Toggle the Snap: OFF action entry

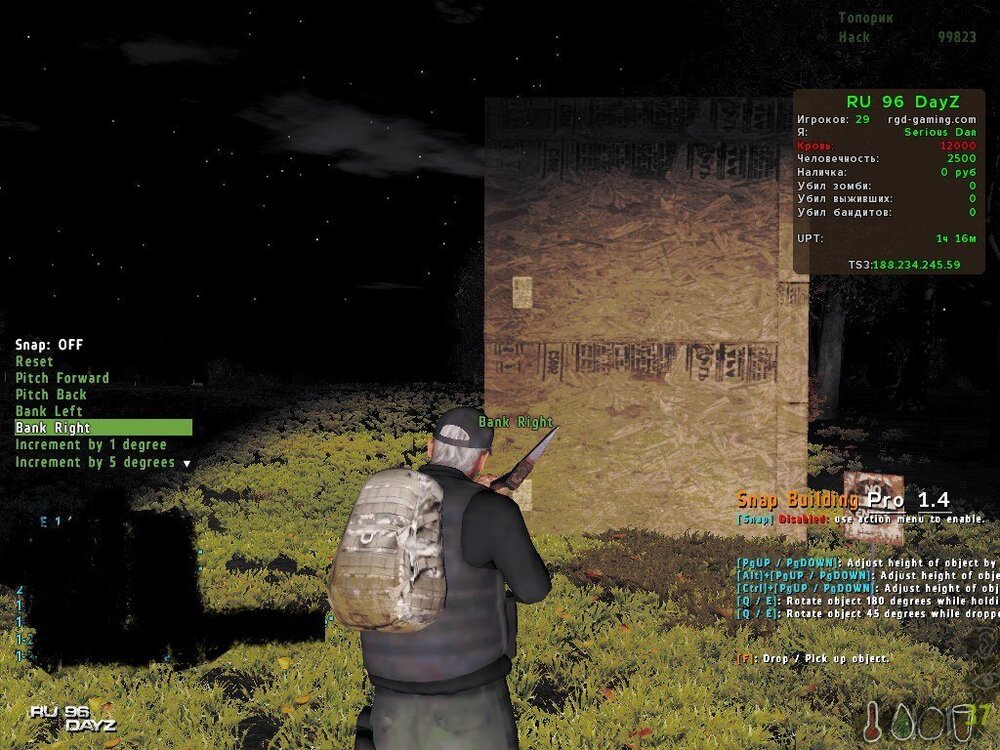tap(49, 345)
